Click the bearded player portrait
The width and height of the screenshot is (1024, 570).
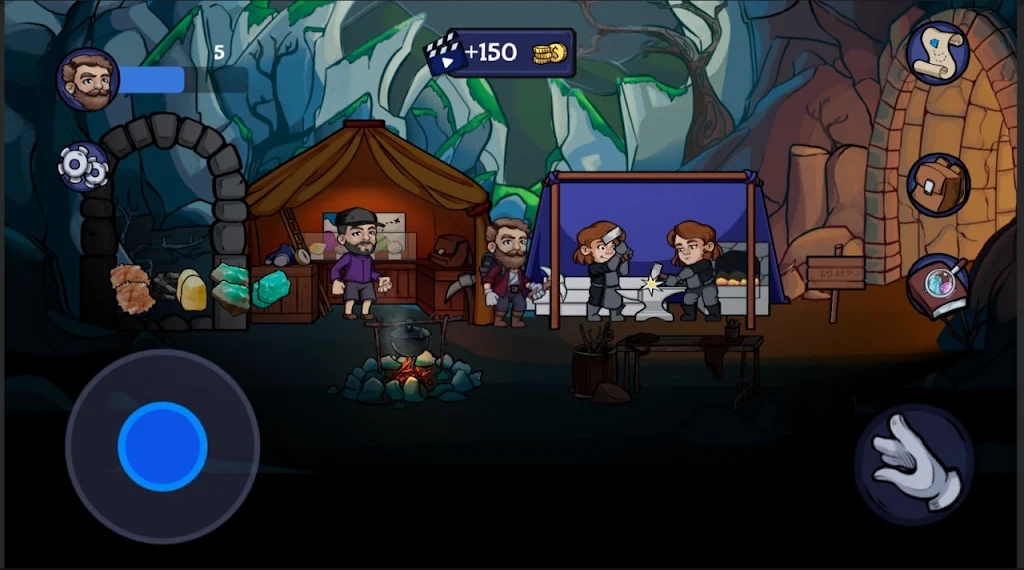point(87,80)
